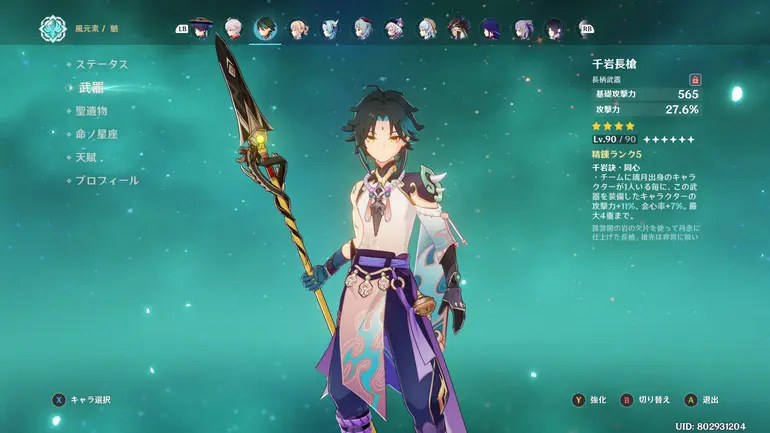Choose the white-haired portrait next to the hat character
The height and width of the screenshot is (433, 770).
pyautogui.click(x=235, y=28)
